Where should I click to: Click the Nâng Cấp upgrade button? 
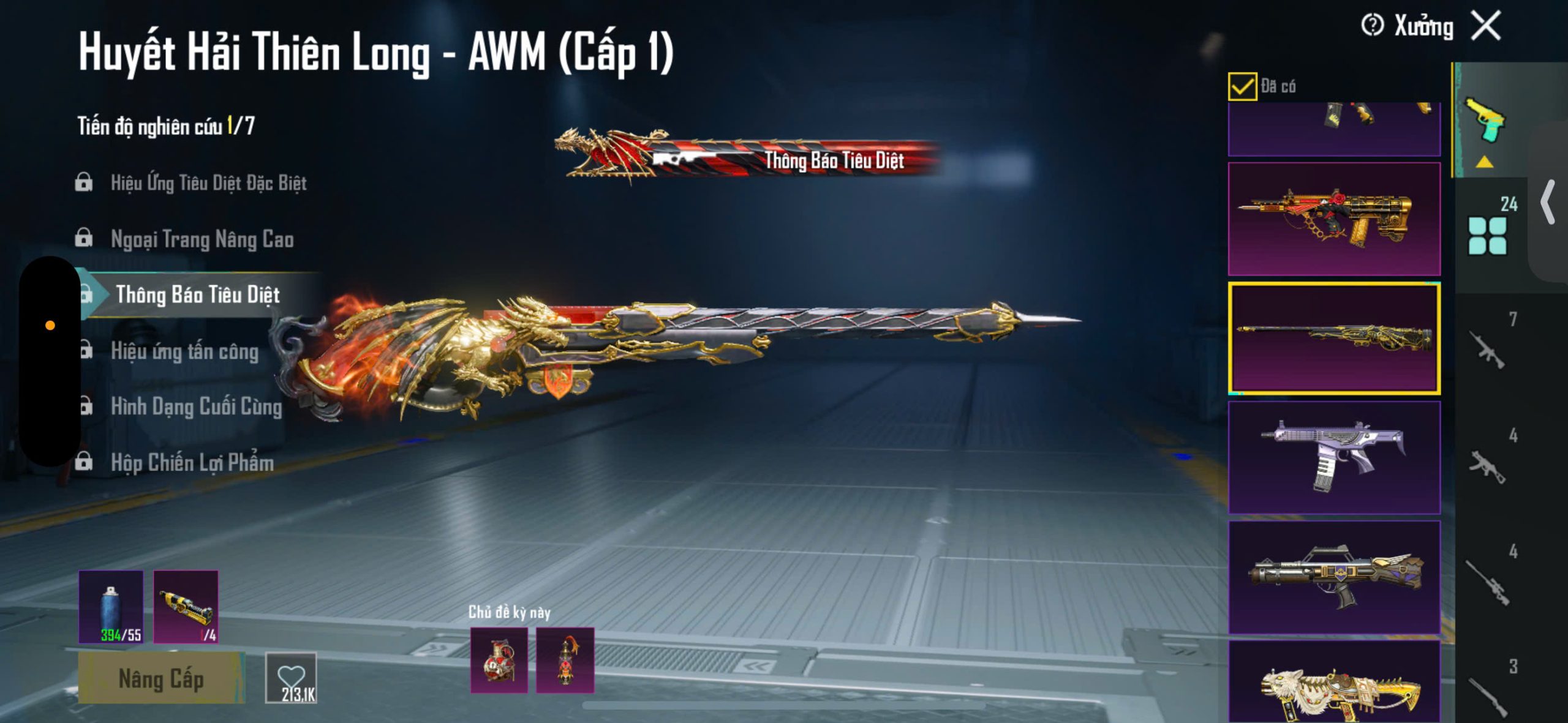pyautogui.click(x=160, y=678)
